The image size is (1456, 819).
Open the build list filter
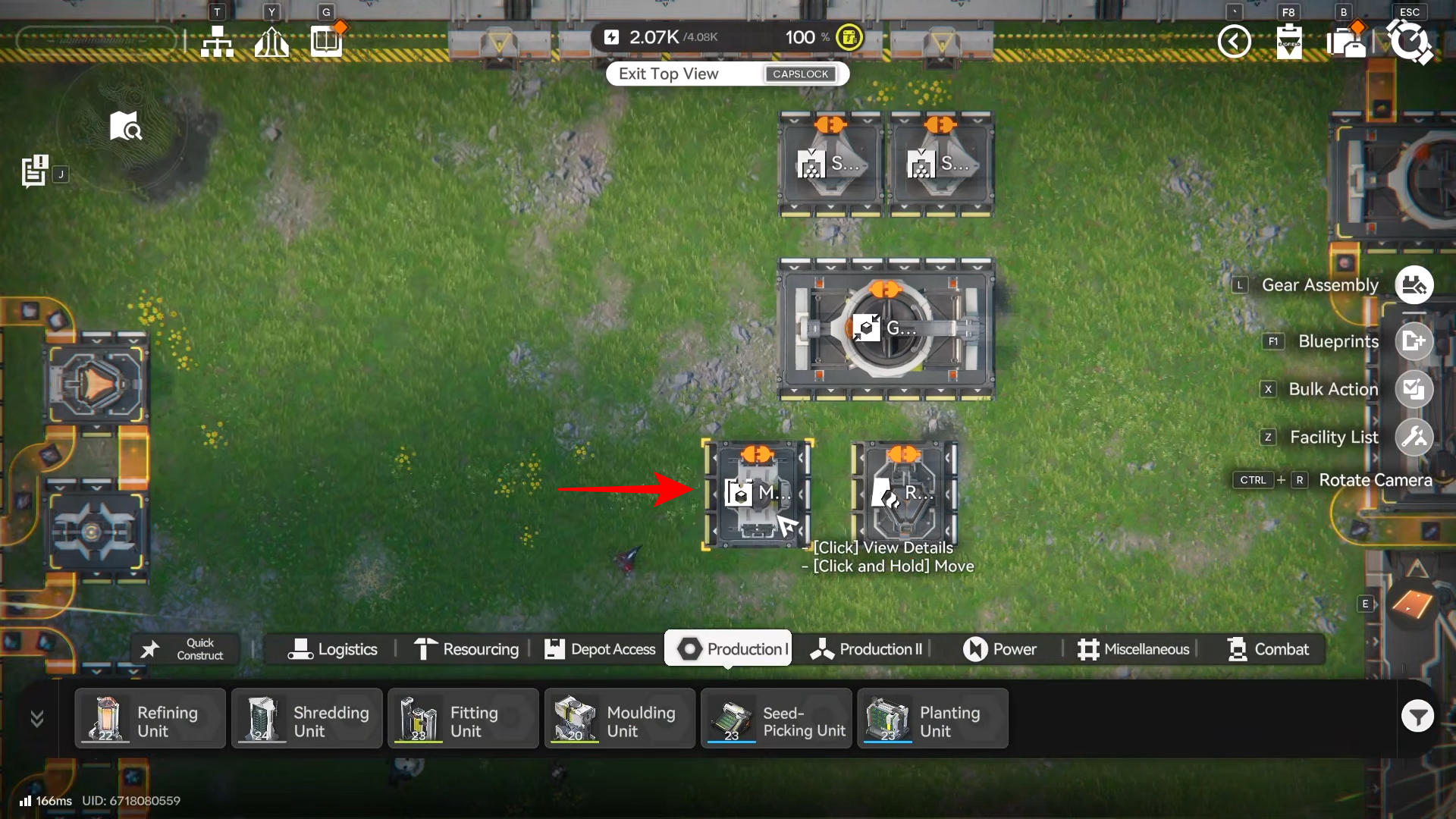point(1417,716)
